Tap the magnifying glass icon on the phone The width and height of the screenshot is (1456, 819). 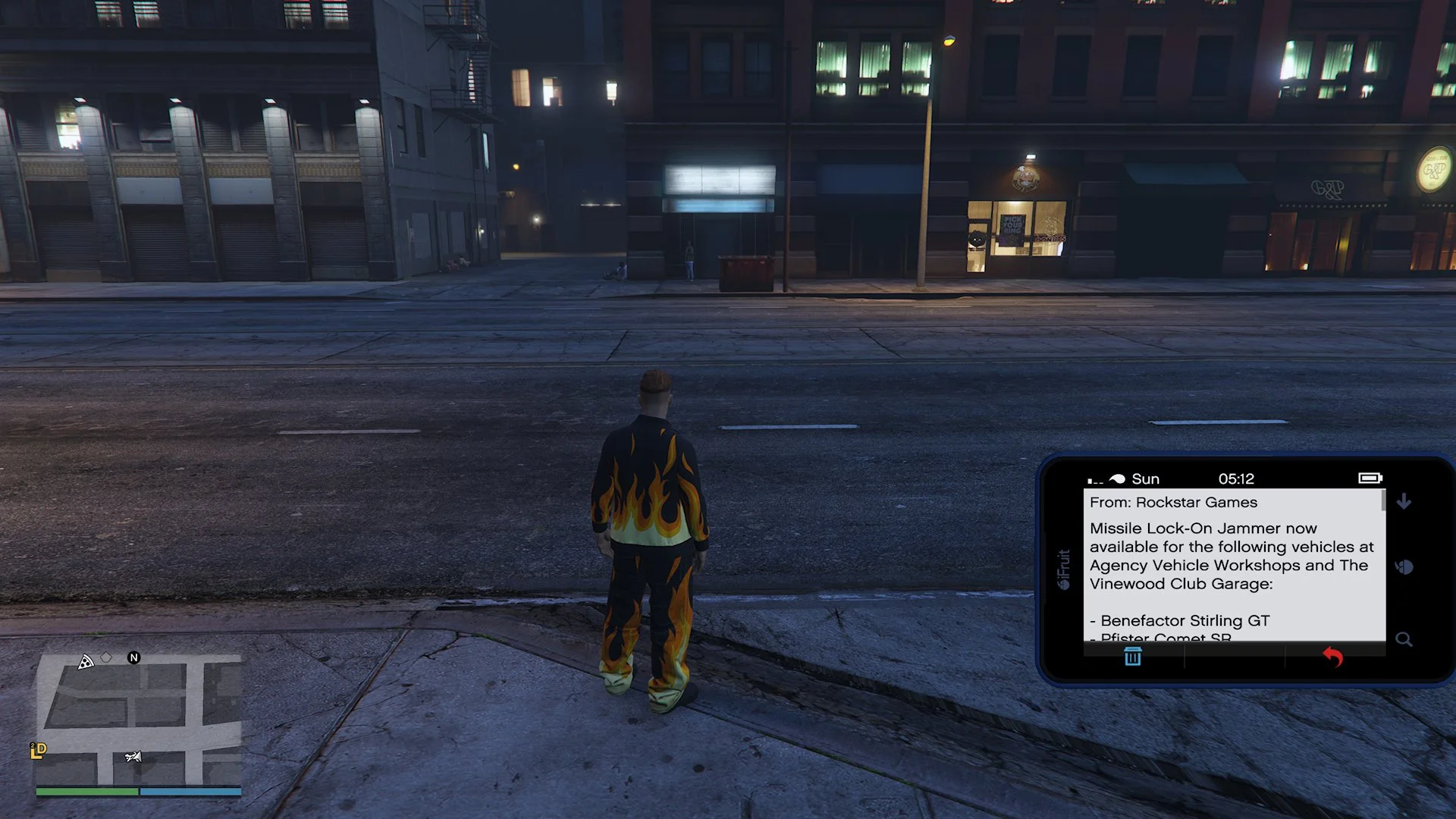click(1404, 639)
